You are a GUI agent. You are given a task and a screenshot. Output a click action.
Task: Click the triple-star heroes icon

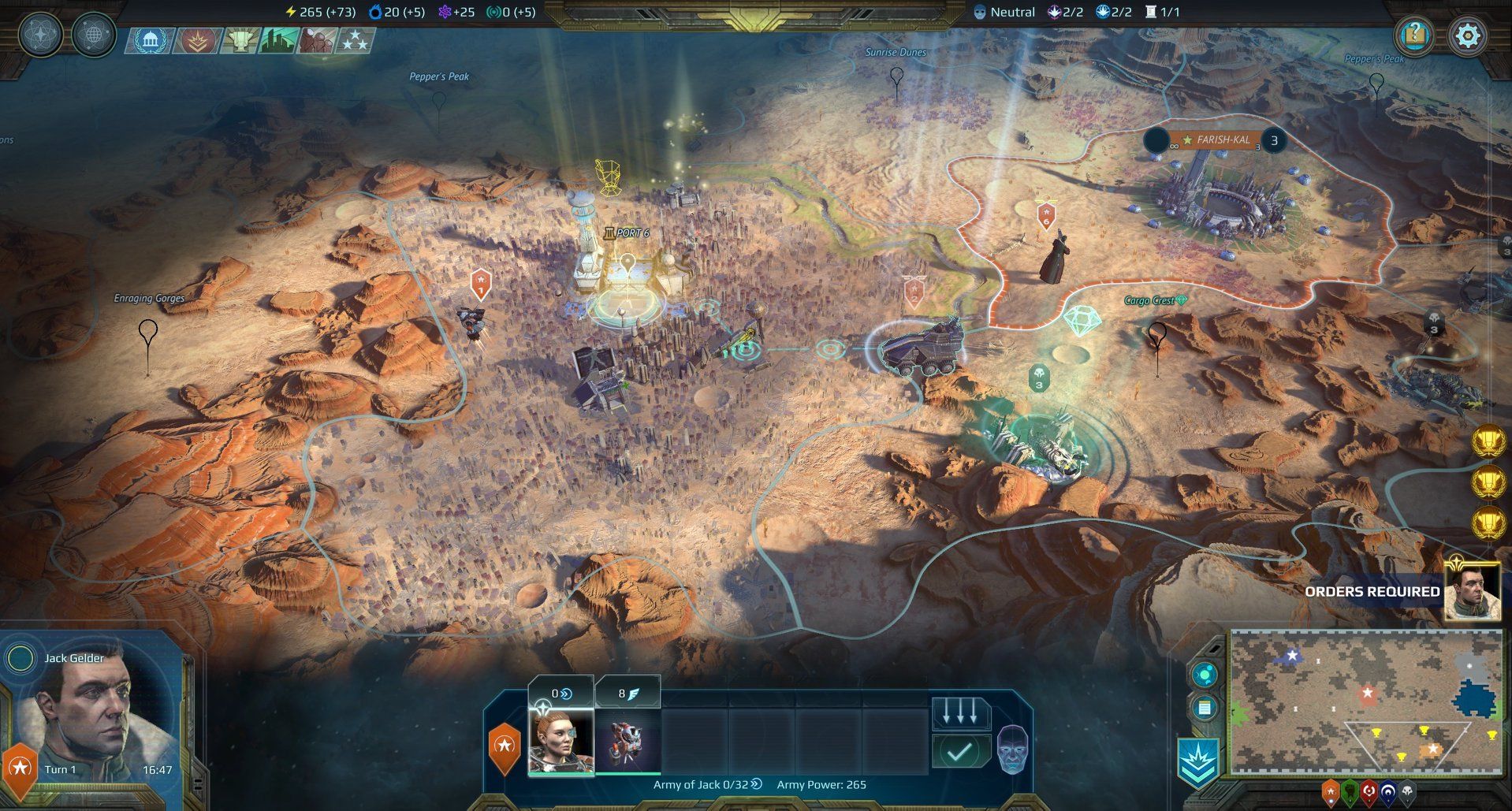pyautogui.click(x=356, y=39)
